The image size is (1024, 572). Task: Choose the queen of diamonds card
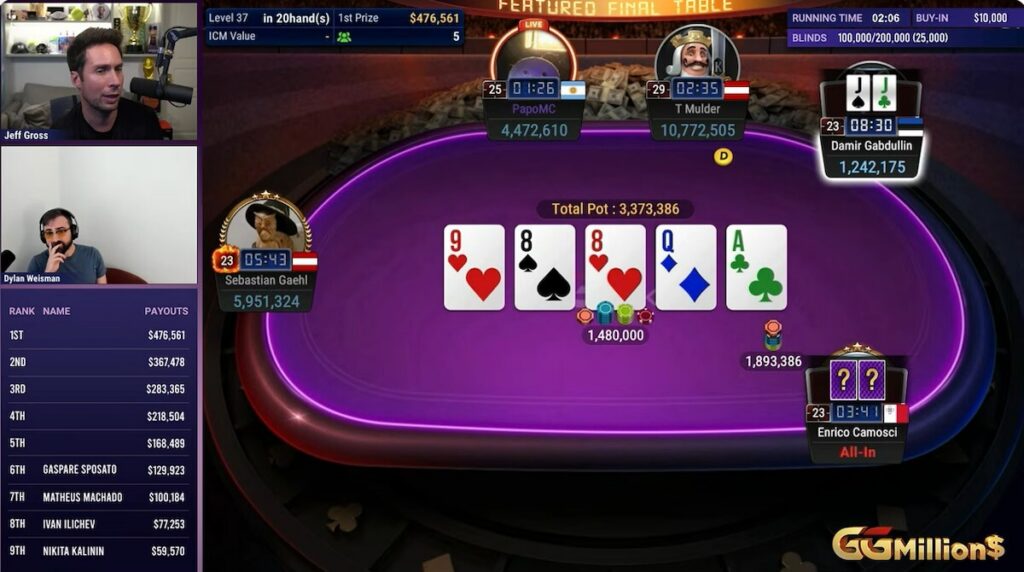pyautogui.click(x=686, y=267)
